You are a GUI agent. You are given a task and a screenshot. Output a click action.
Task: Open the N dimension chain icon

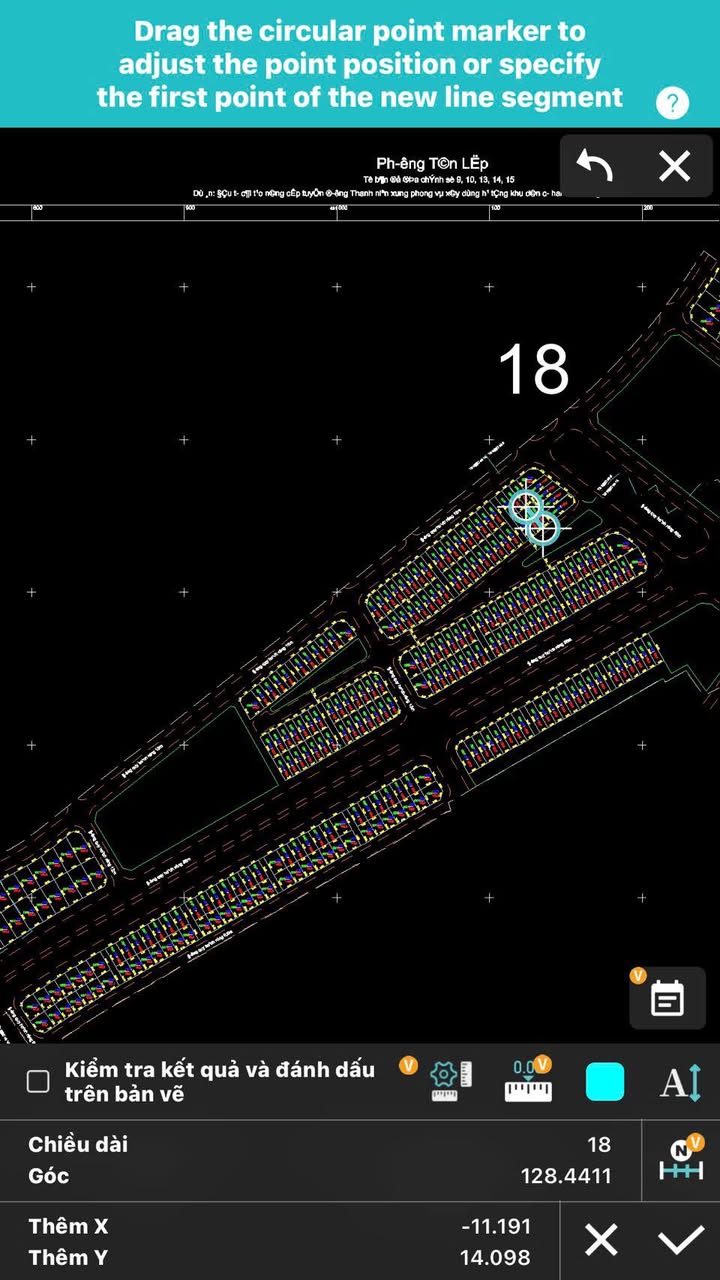click(681, 1160)
